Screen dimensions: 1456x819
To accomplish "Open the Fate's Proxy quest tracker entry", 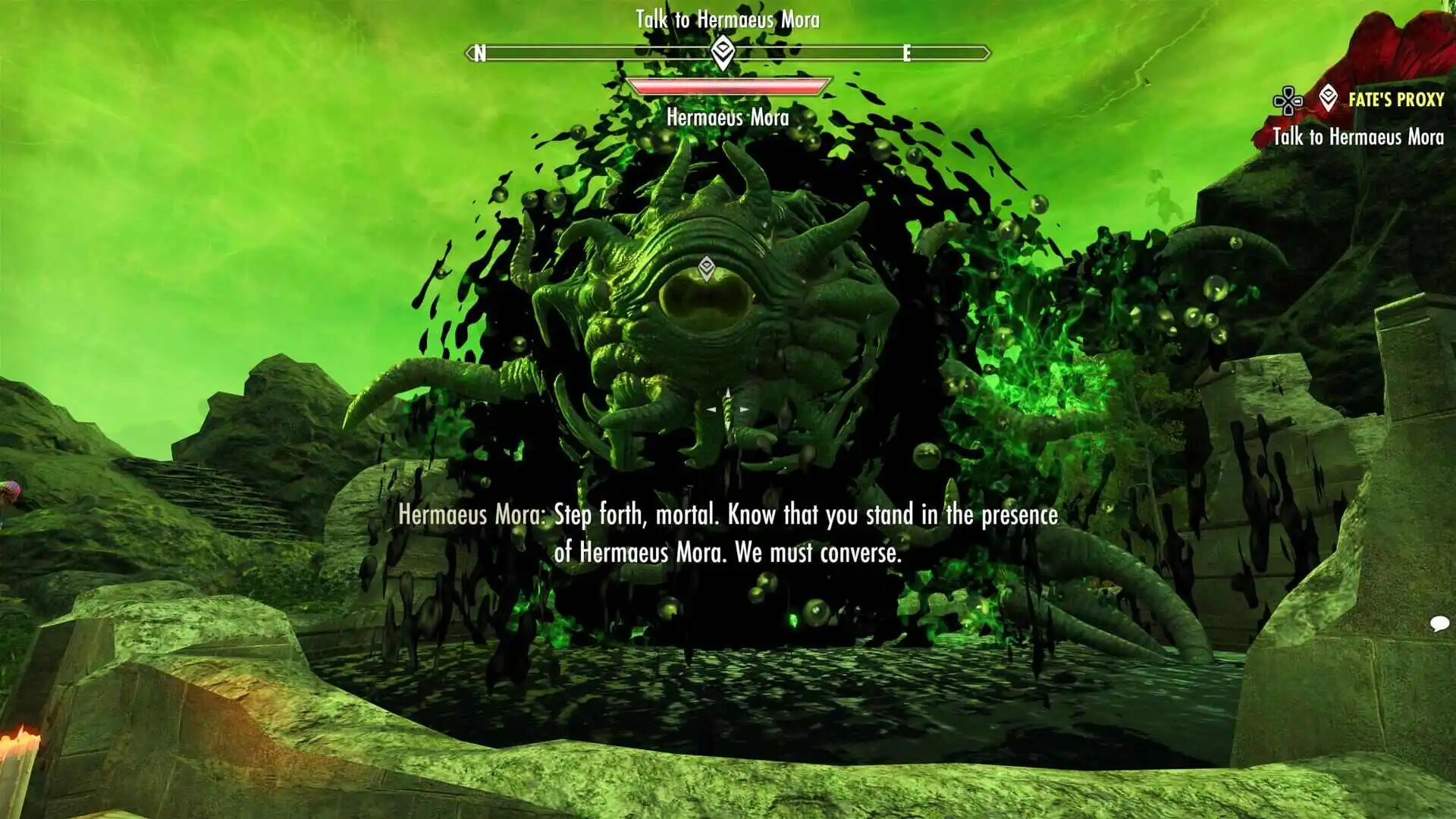I will 1395,99.
